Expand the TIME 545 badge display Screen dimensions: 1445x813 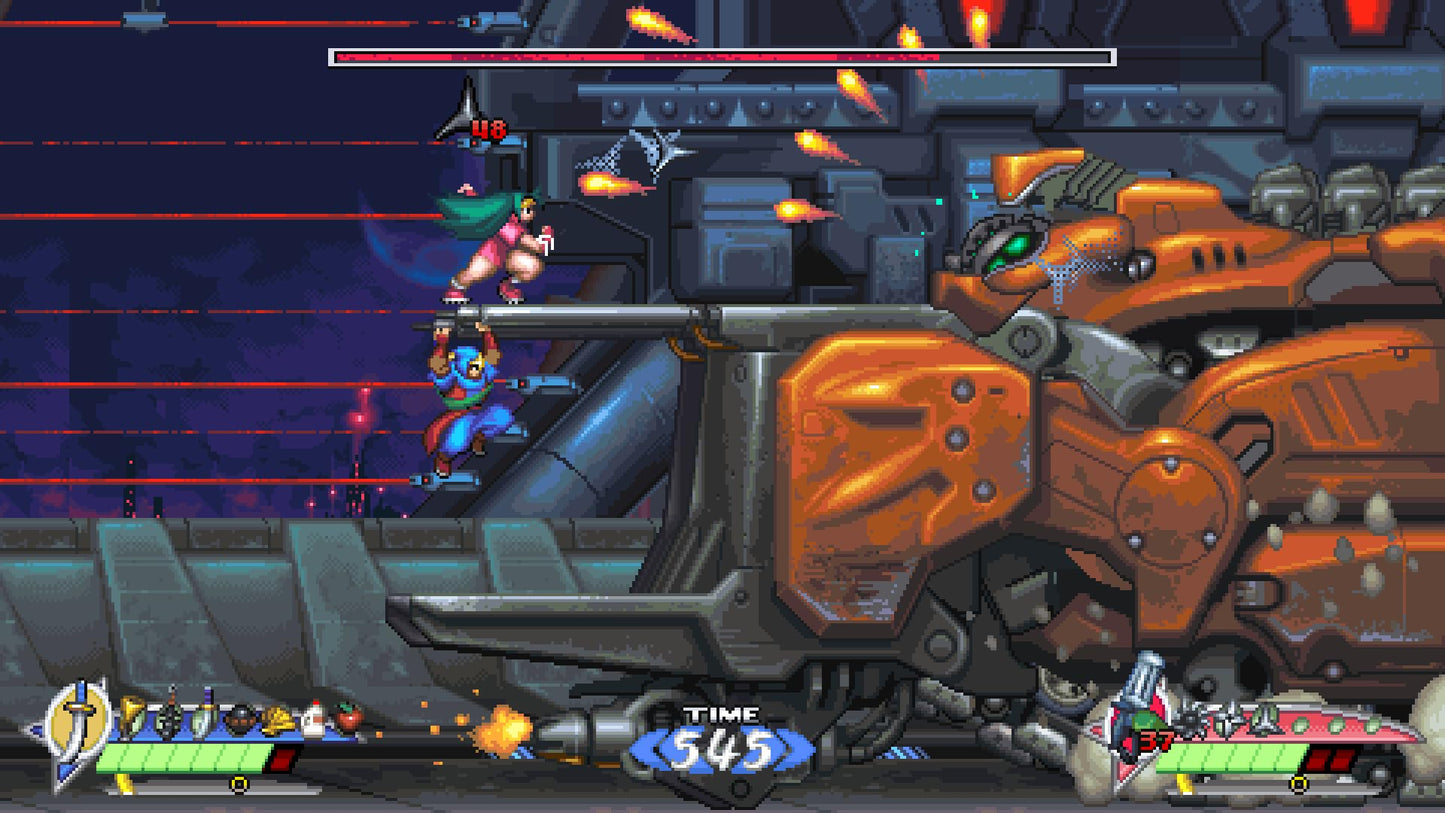[x=722, y=740]
